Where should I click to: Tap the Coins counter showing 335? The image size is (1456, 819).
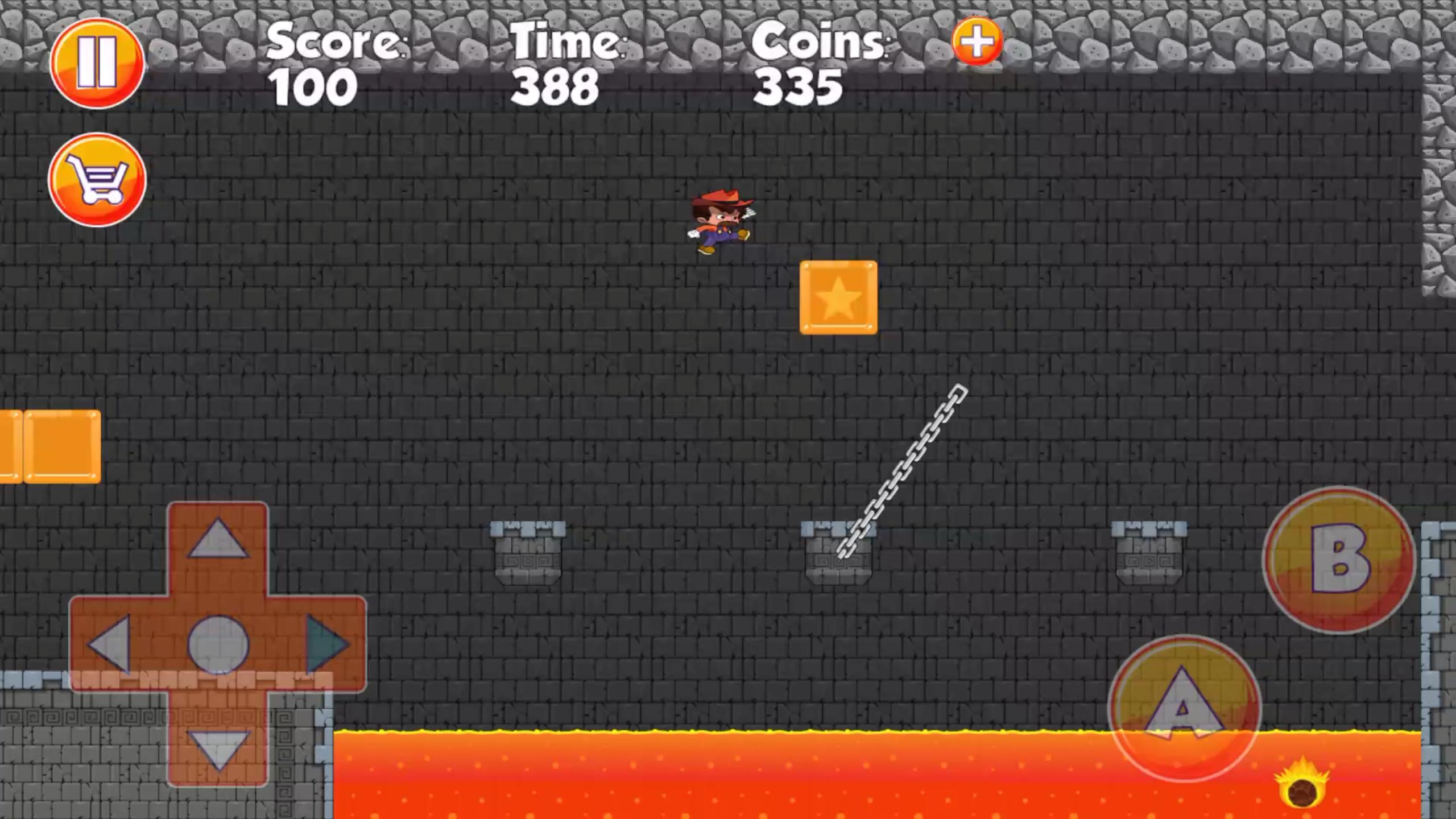pos(798,85)
